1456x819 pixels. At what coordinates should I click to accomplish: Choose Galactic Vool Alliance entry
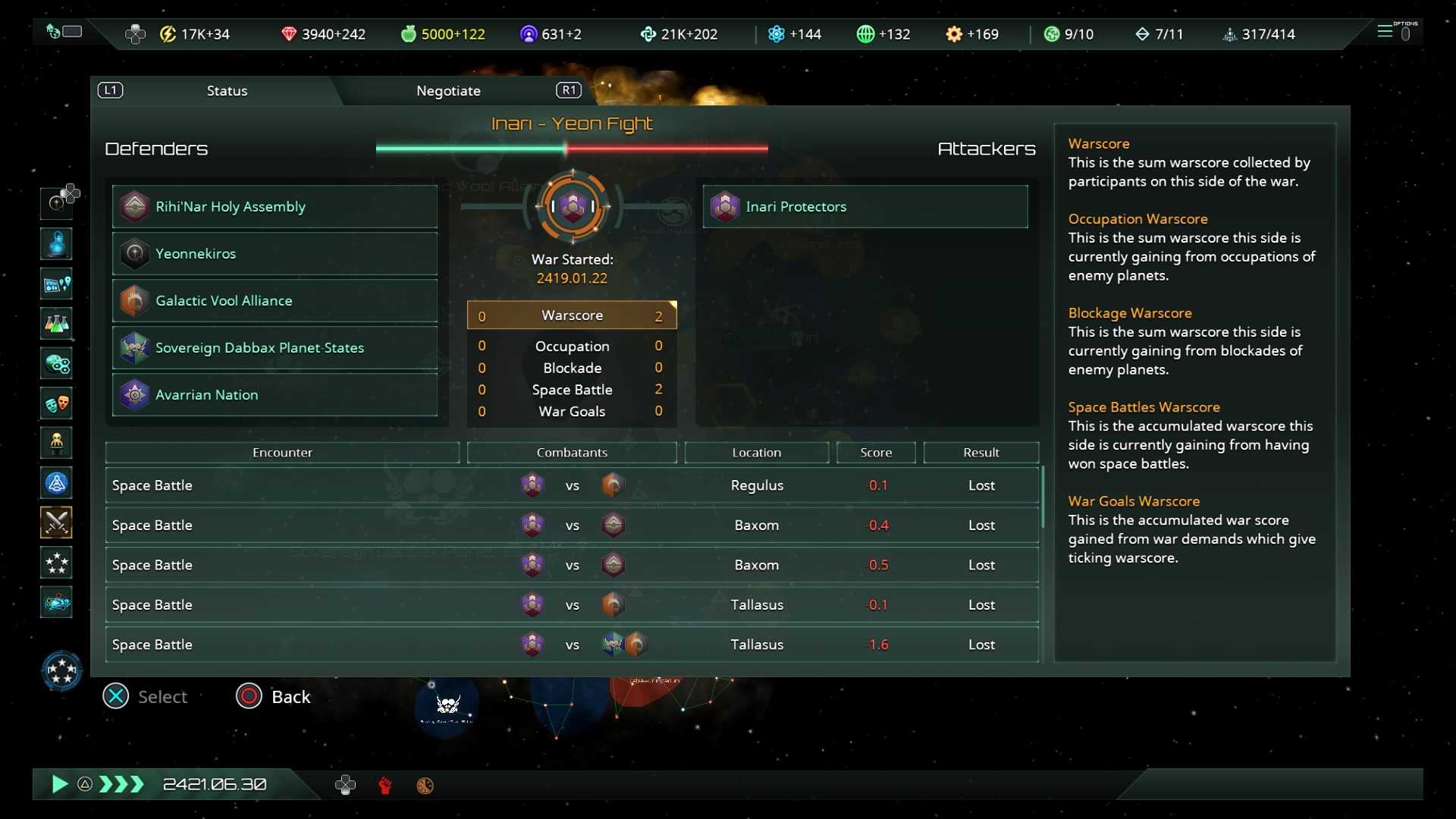click(275, 300)
